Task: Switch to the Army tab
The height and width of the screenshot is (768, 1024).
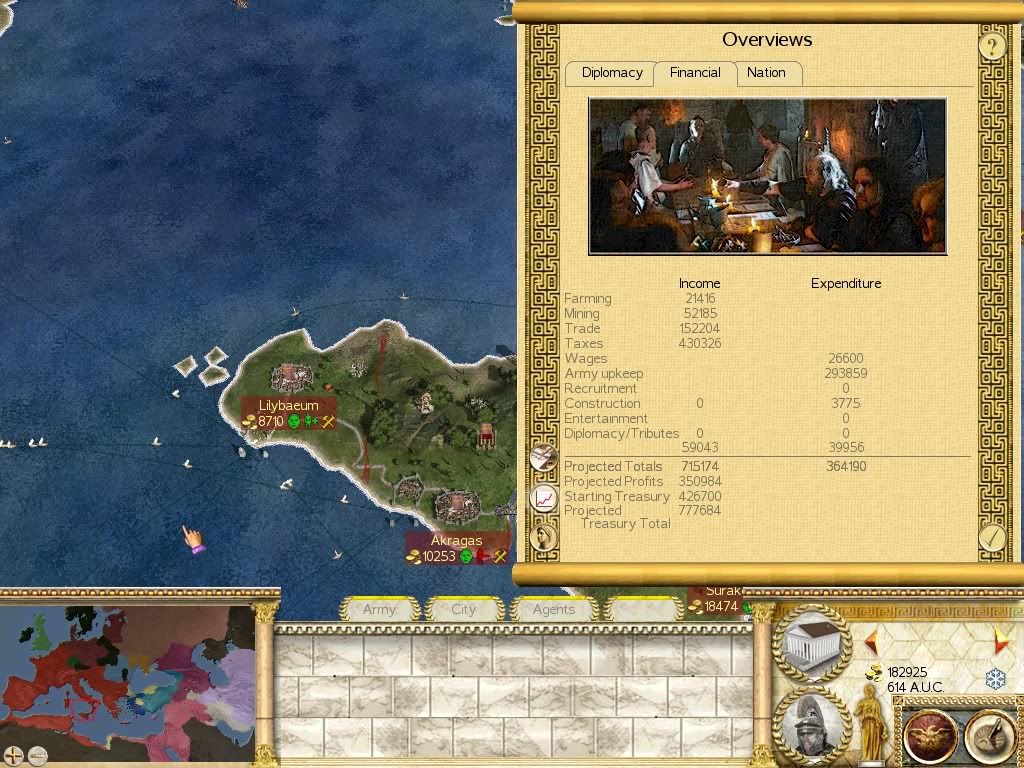Action: (379, 609)
